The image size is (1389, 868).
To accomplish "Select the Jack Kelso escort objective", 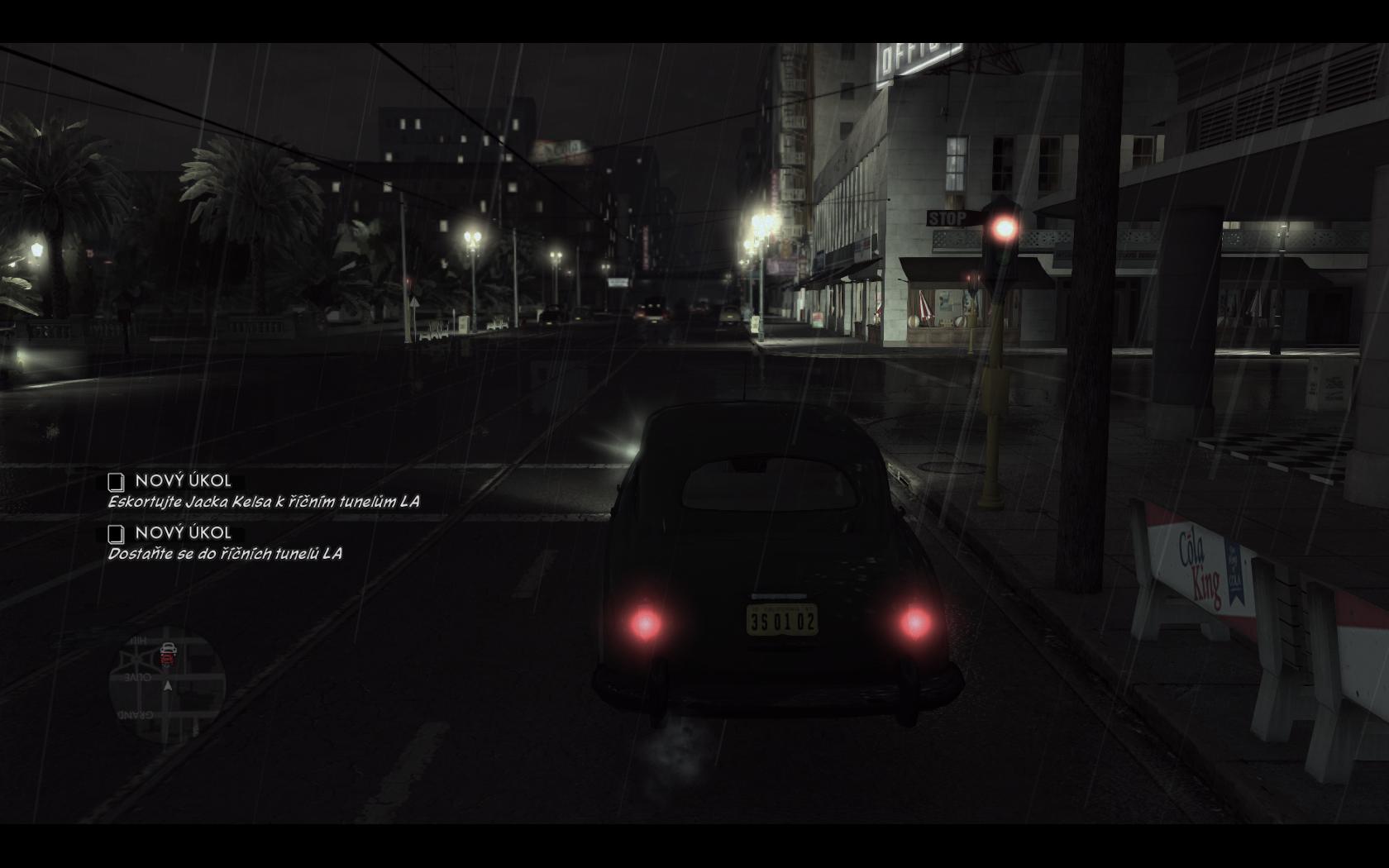I will point(263,501).
